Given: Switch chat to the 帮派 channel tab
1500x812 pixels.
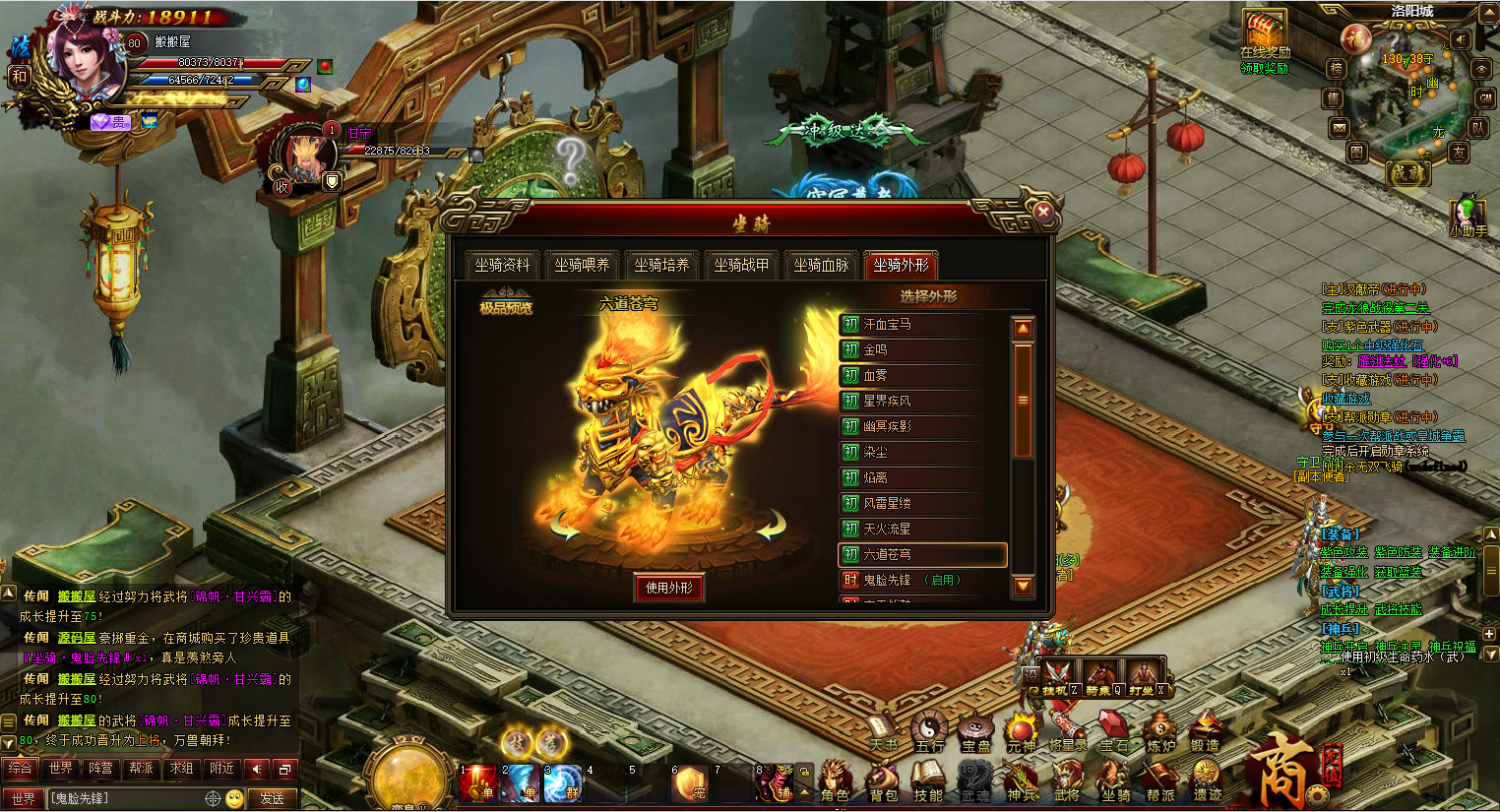Looking at the screenshot, I should (141, 768).
